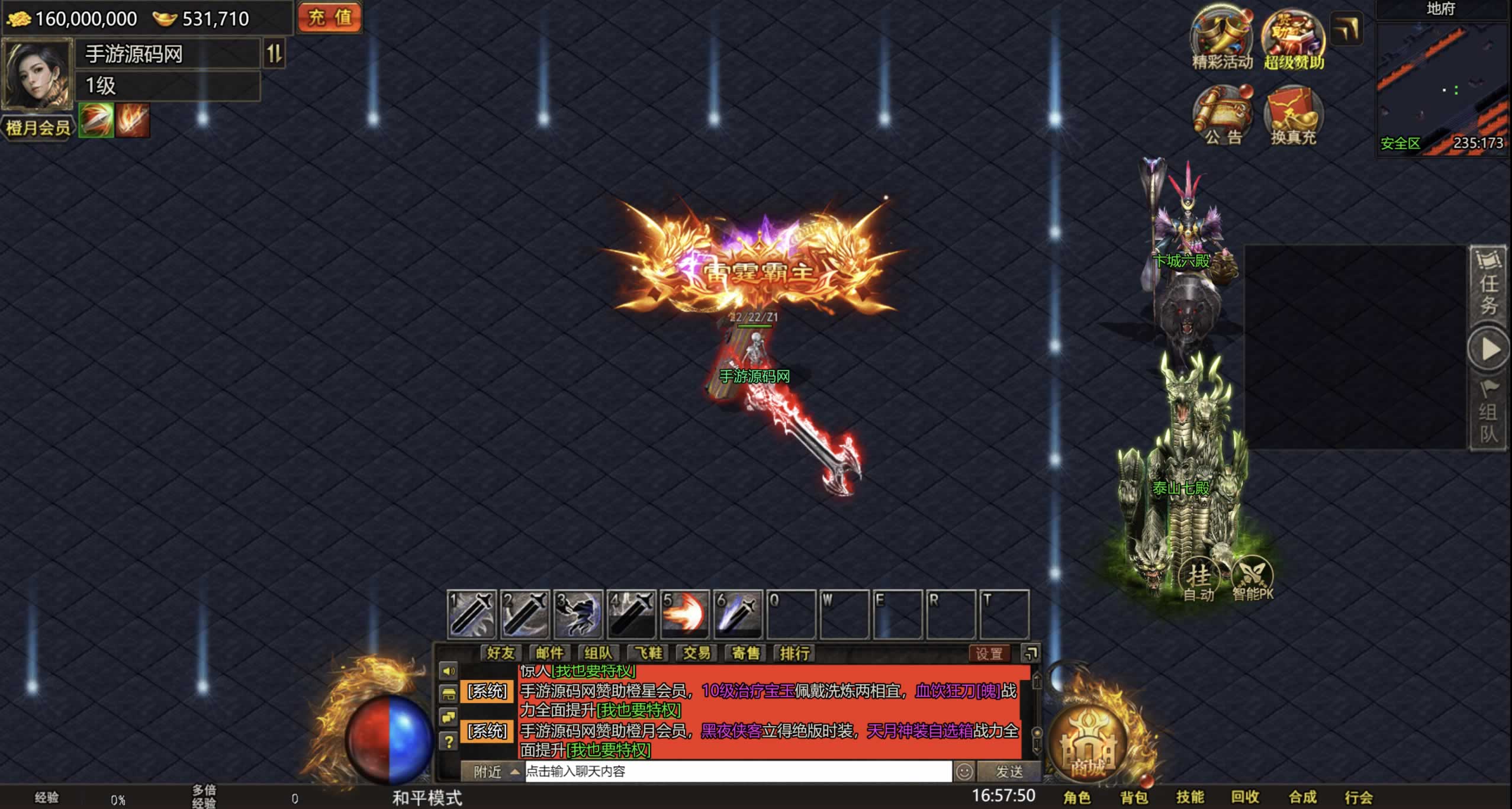Open the 背包 bag menu

1134,797
